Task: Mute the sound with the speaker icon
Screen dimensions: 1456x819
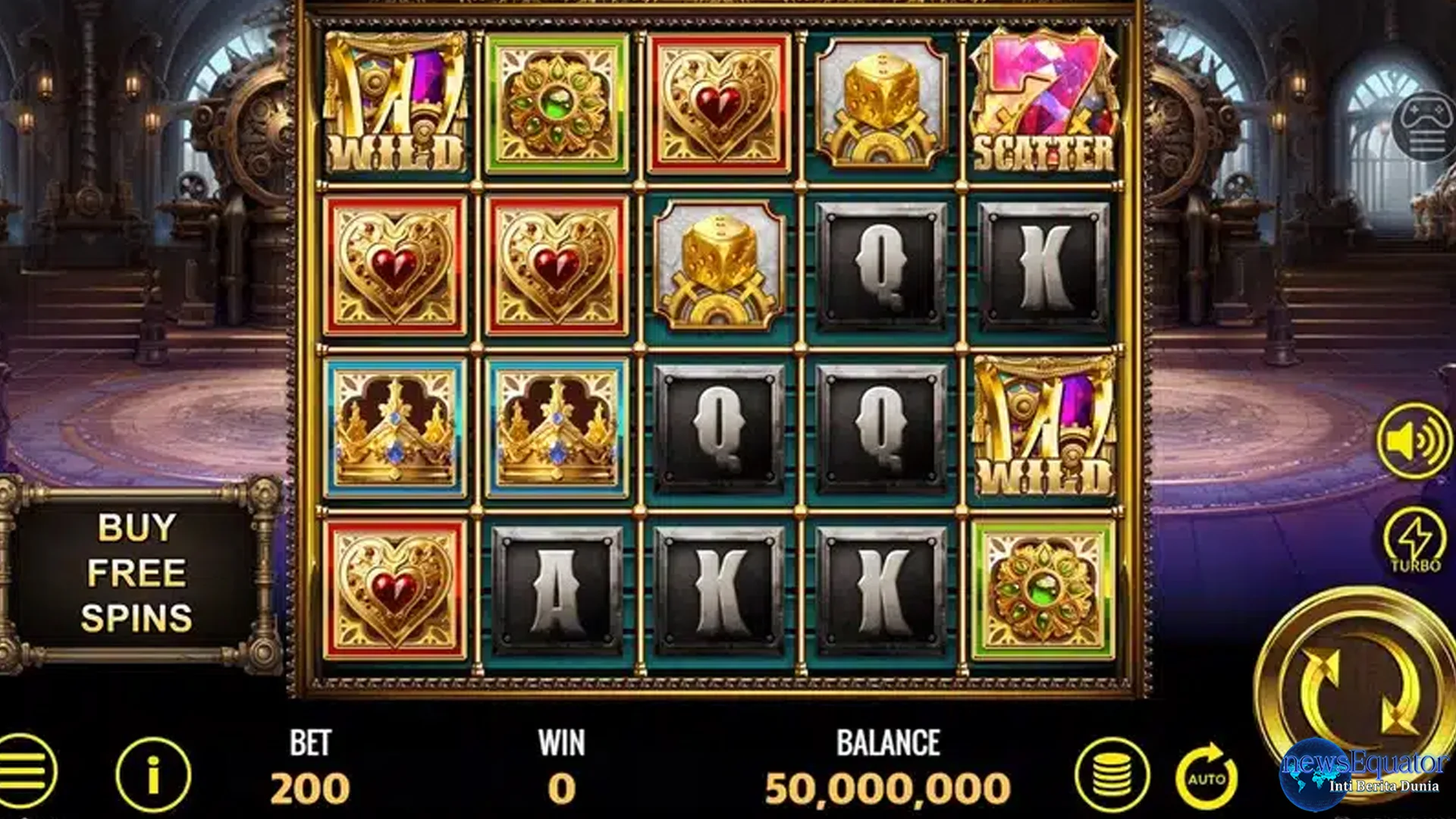Action: (x=1415, y=441)
